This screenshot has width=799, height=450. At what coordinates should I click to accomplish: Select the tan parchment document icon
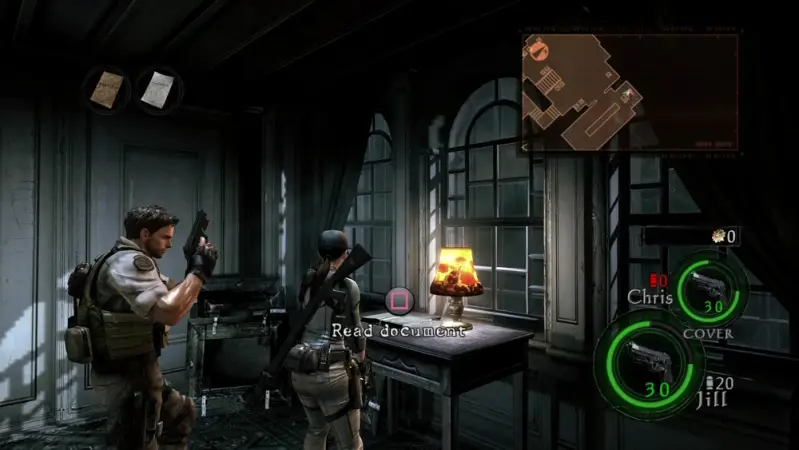tap(105, 88)
